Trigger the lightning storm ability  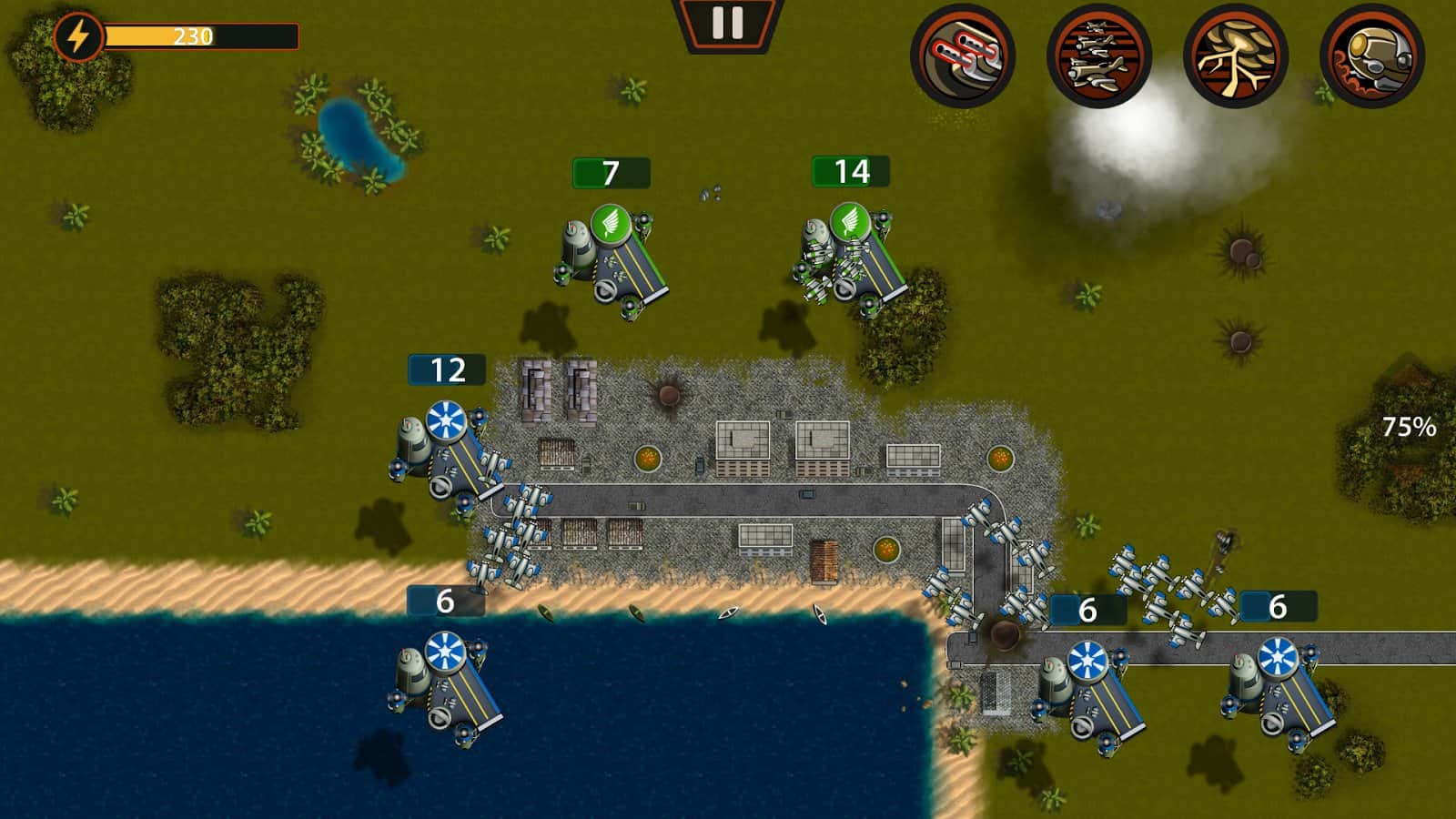[x=1235, y=56]
